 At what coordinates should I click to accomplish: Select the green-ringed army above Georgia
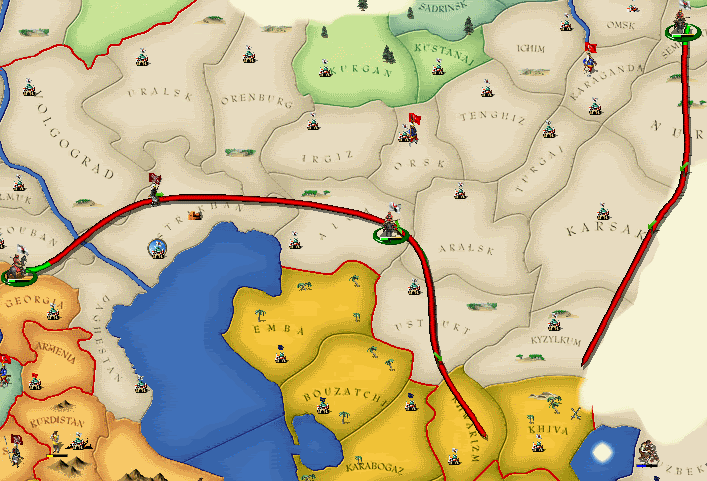(x=19, y=267)
